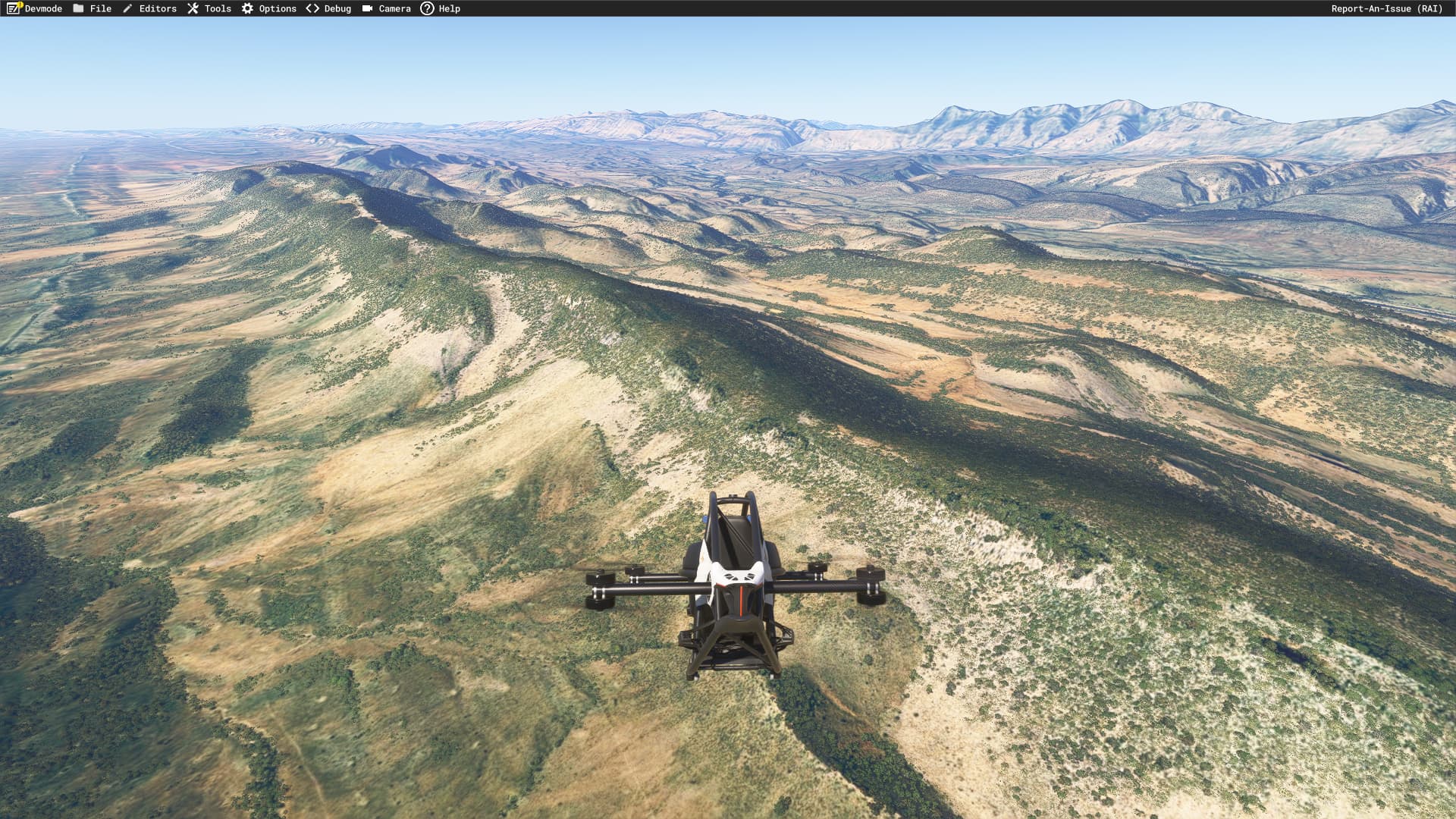Click the Help menu
The image size is (1456, 819).
pos(441,8)
